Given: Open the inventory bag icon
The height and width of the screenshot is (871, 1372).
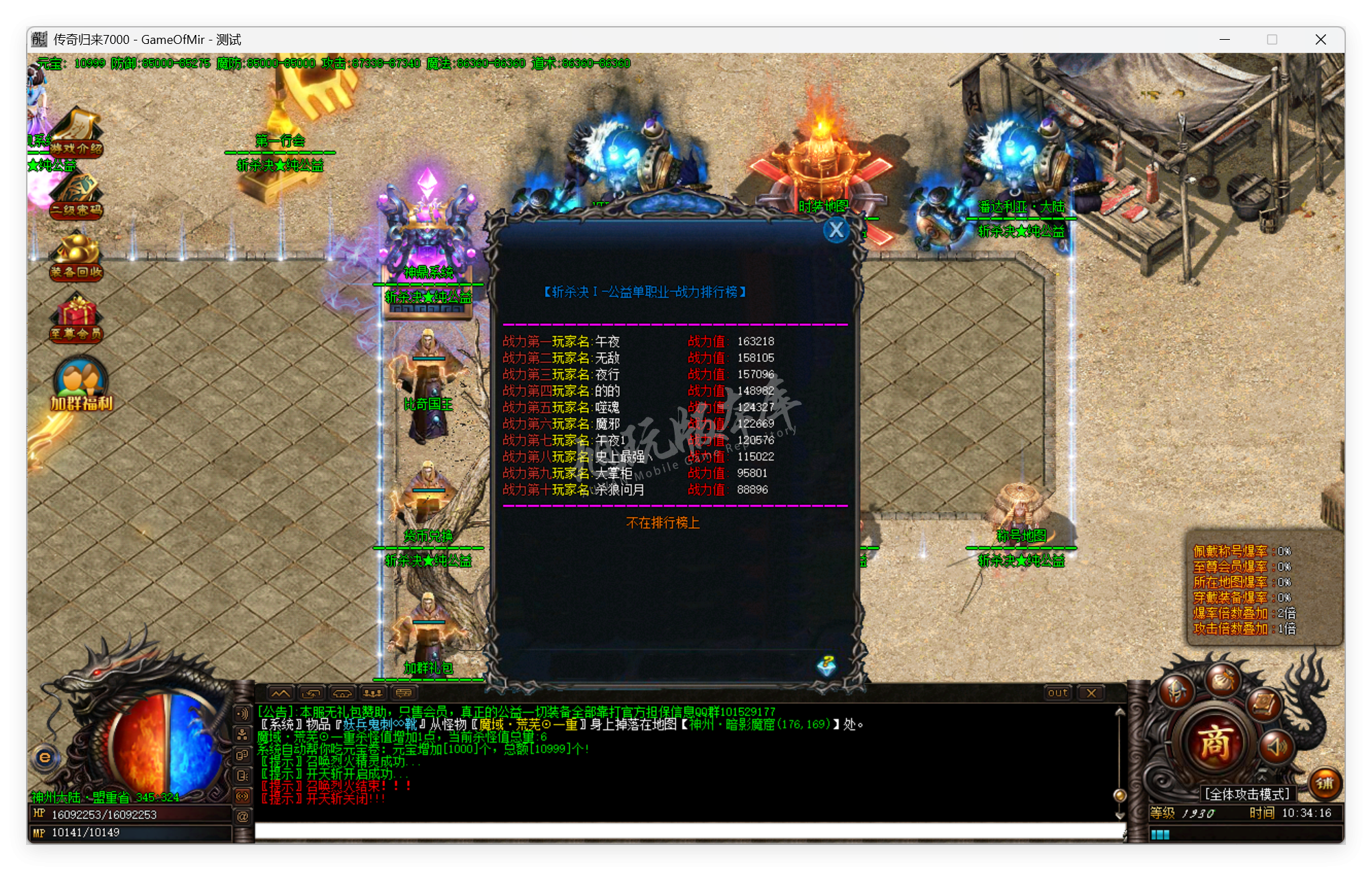Looking at the screenshot, I should click(x=1222, y=682).
